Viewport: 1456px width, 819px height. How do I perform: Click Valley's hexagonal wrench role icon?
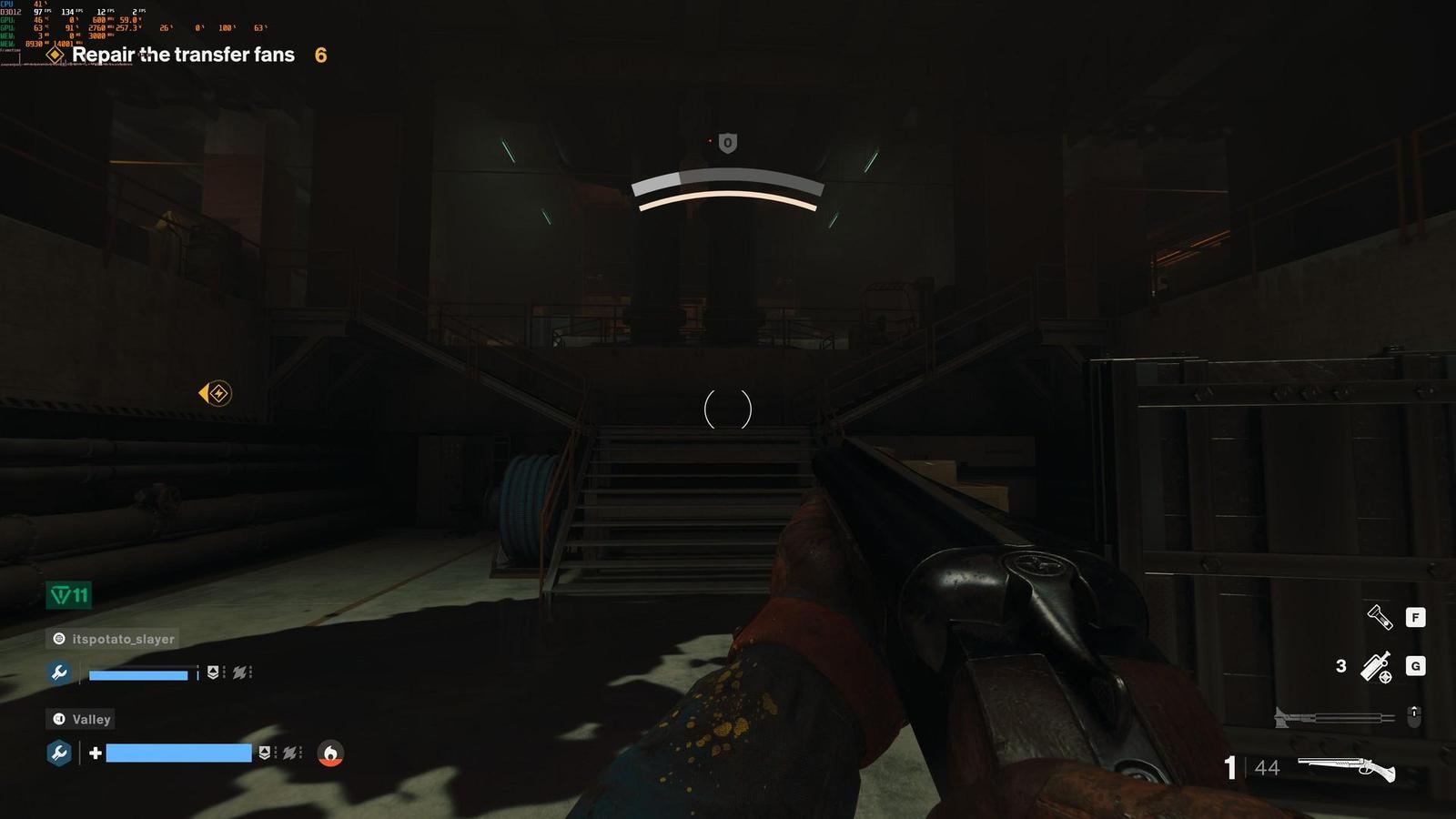[60, 753]
